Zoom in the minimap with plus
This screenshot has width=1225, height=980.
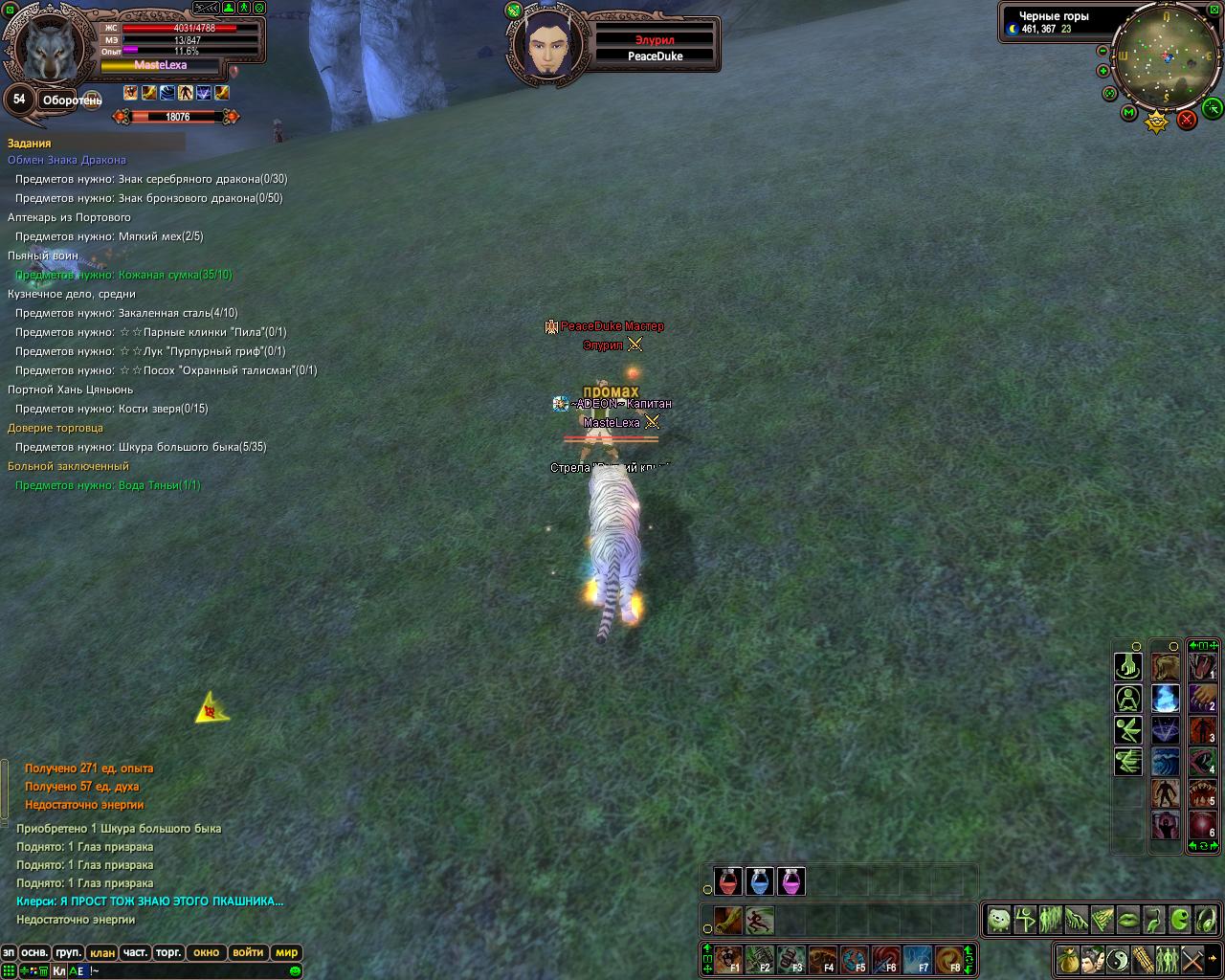pyautogui.click(x=1103, y=71)
